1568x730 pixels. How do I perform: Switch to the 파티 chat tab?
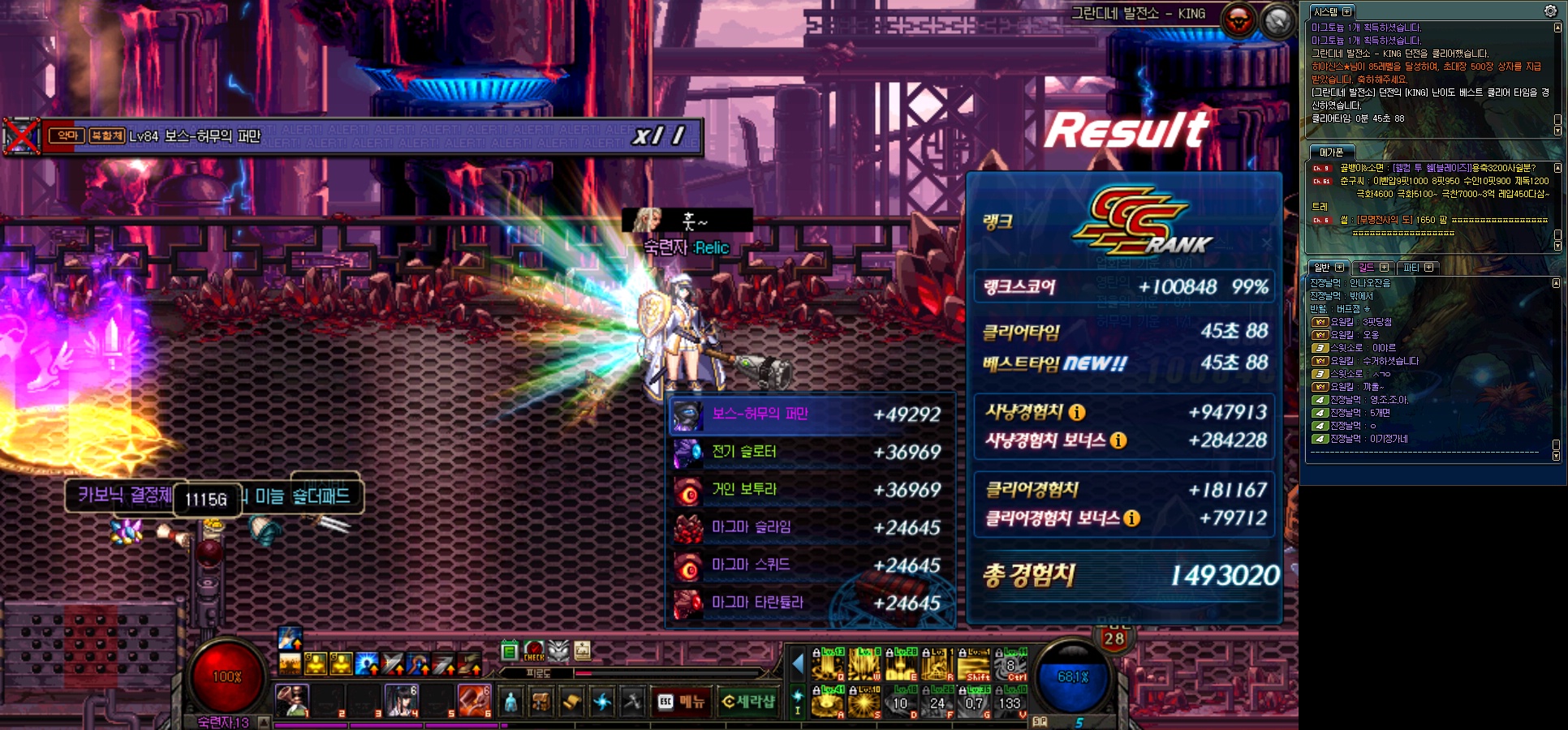pyautogui.click(x=1411, y=267)
